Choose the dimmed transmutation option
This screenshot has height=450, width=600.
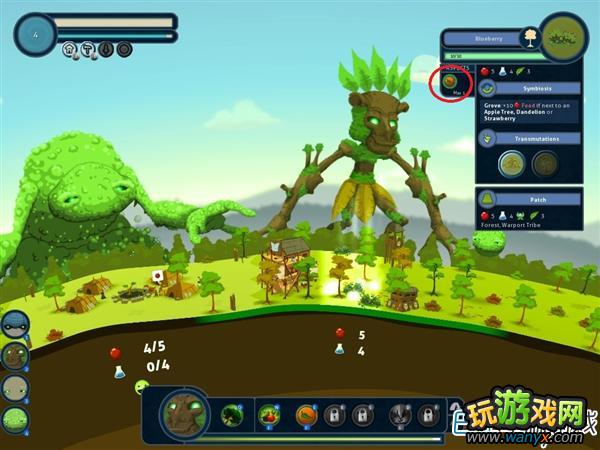pyautogui.click(x=545, y=164)
